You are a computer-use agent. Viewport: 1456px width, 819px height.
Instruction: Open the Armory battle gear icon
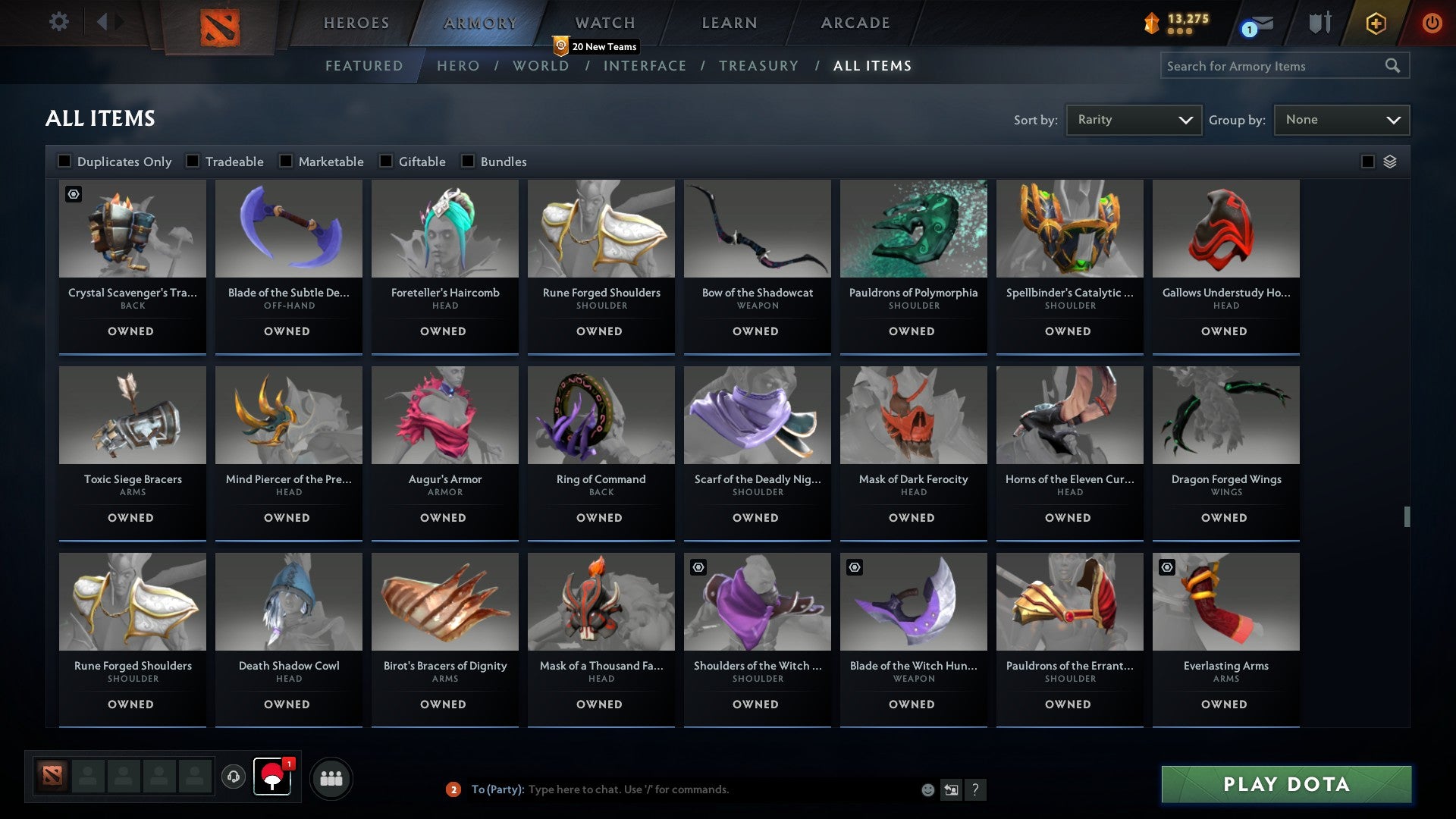[1319, 23]
